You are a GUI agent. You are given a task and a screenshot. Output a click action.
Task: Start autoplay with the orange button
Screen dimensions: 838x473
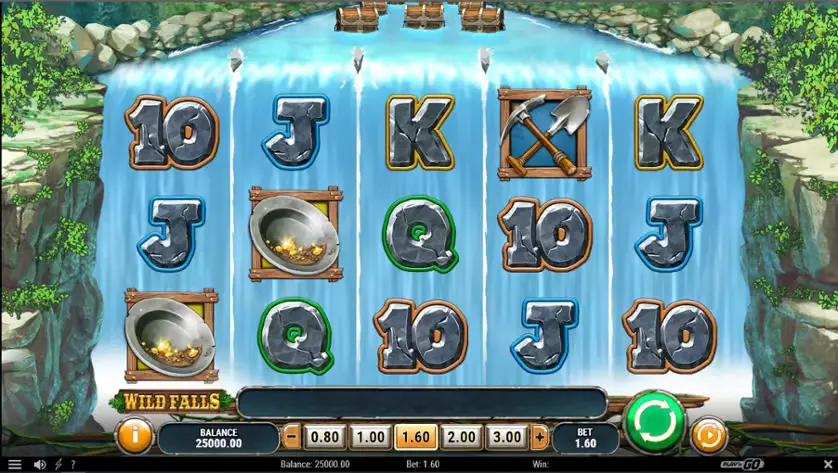pyautogui.click(x=708, y=436)
